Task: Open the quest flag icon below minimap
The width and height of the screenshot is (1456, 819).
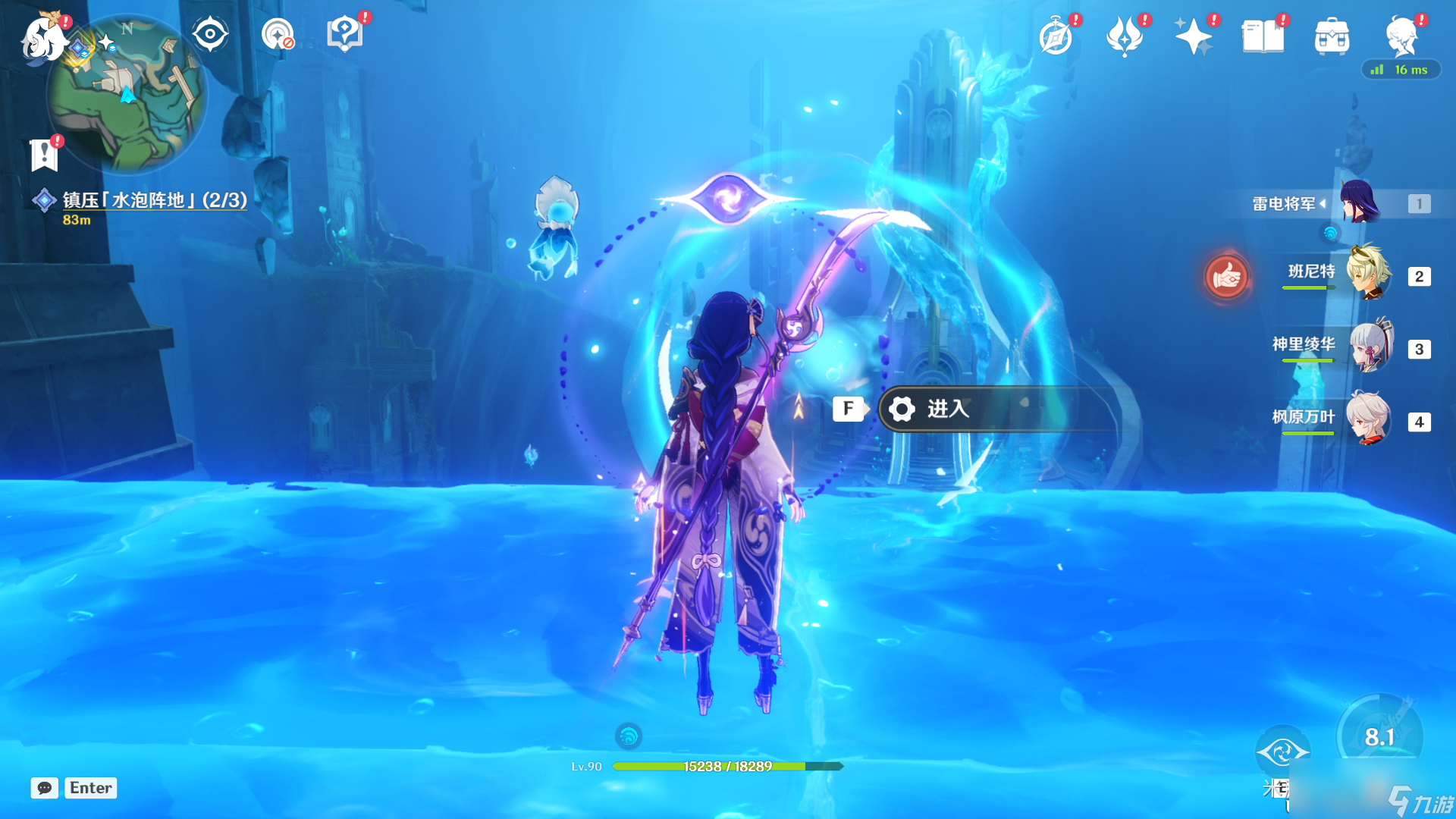Action: click(45, 154)
